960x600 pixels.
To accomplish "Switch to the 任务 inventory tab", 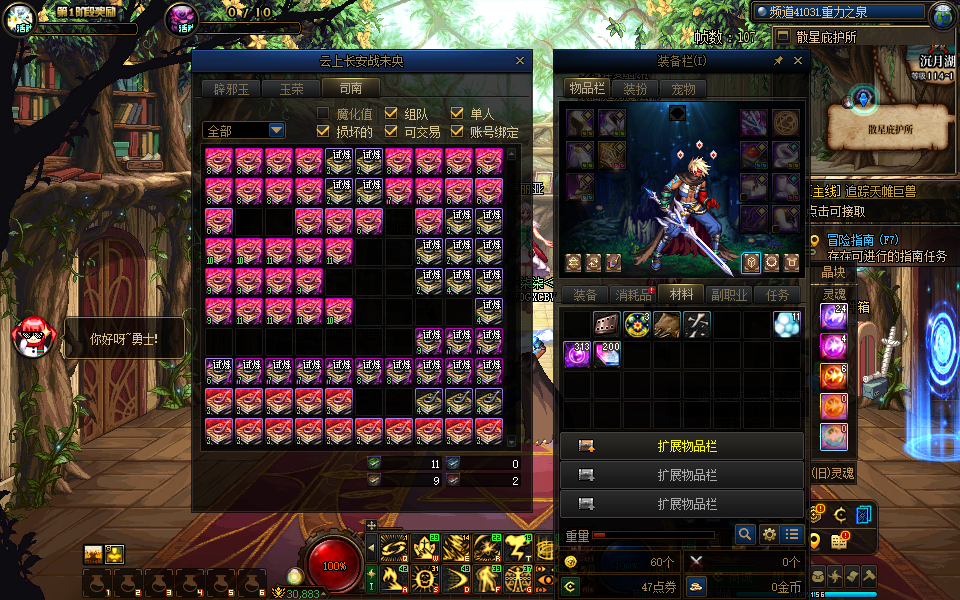I will (x=778, y=295).
